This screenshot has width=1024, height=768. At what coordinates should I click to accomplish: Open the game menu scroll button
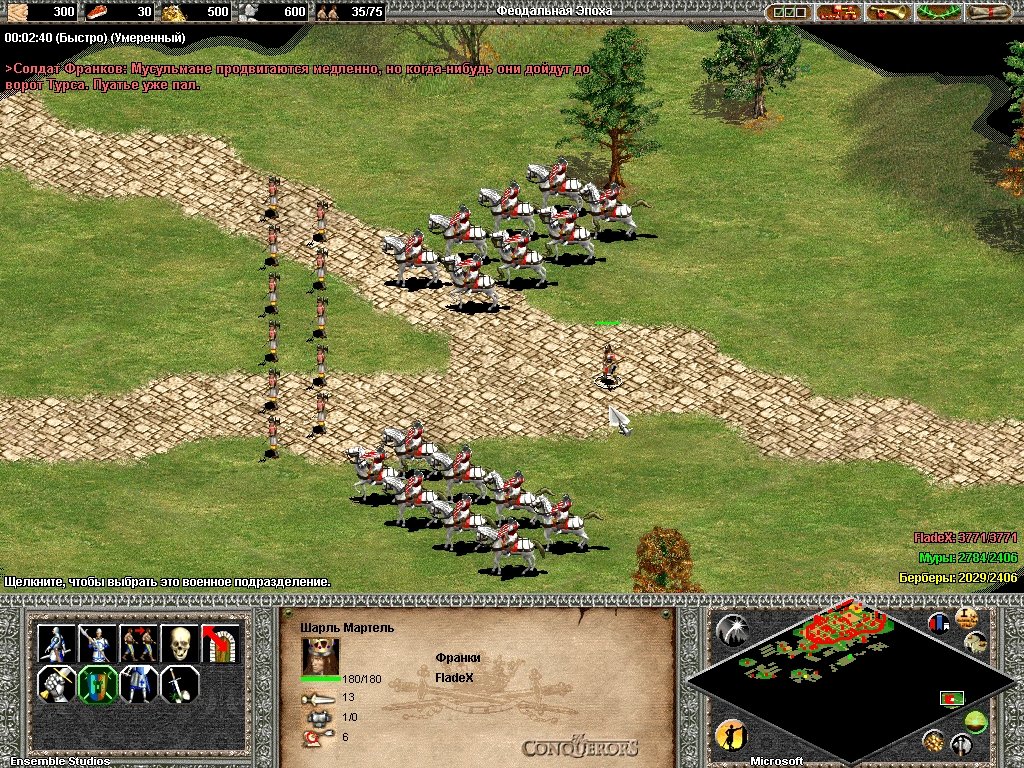[988, 12]
